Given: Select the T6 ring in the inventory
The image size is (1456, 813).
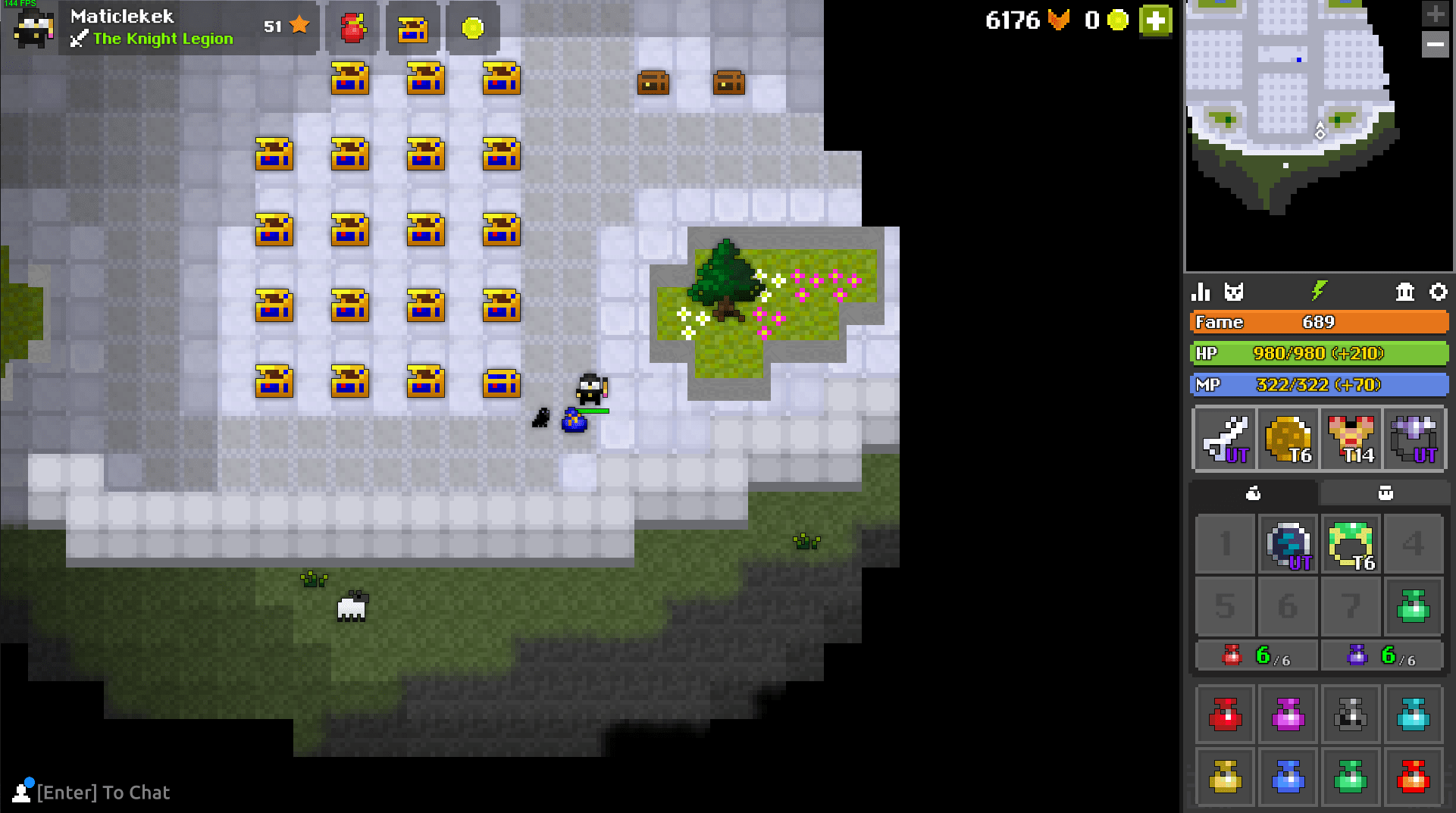Looking at the screenshot, I should tap(1351, 544).
